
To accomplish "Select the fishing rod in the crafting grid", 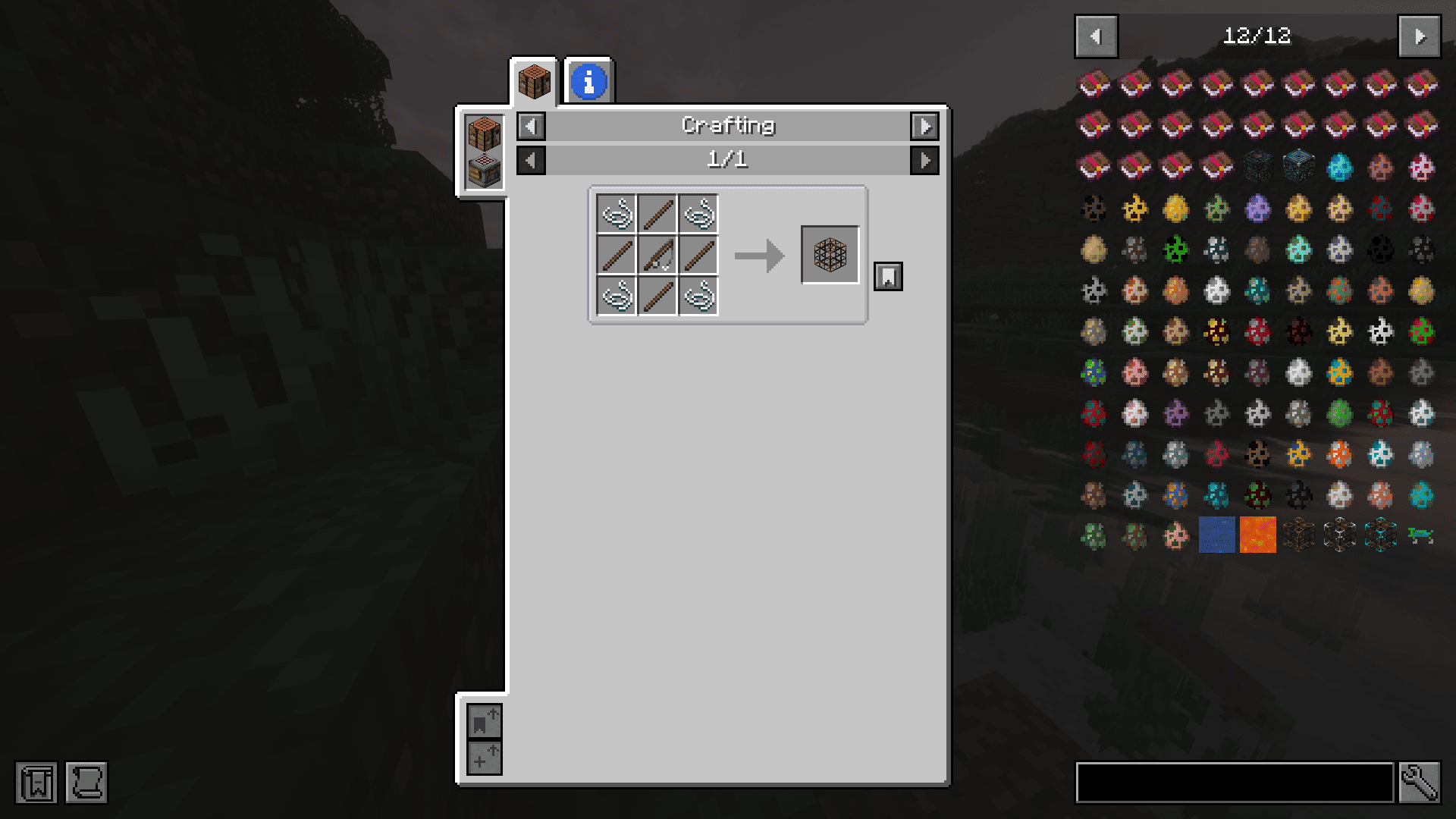I will [657, 256].
